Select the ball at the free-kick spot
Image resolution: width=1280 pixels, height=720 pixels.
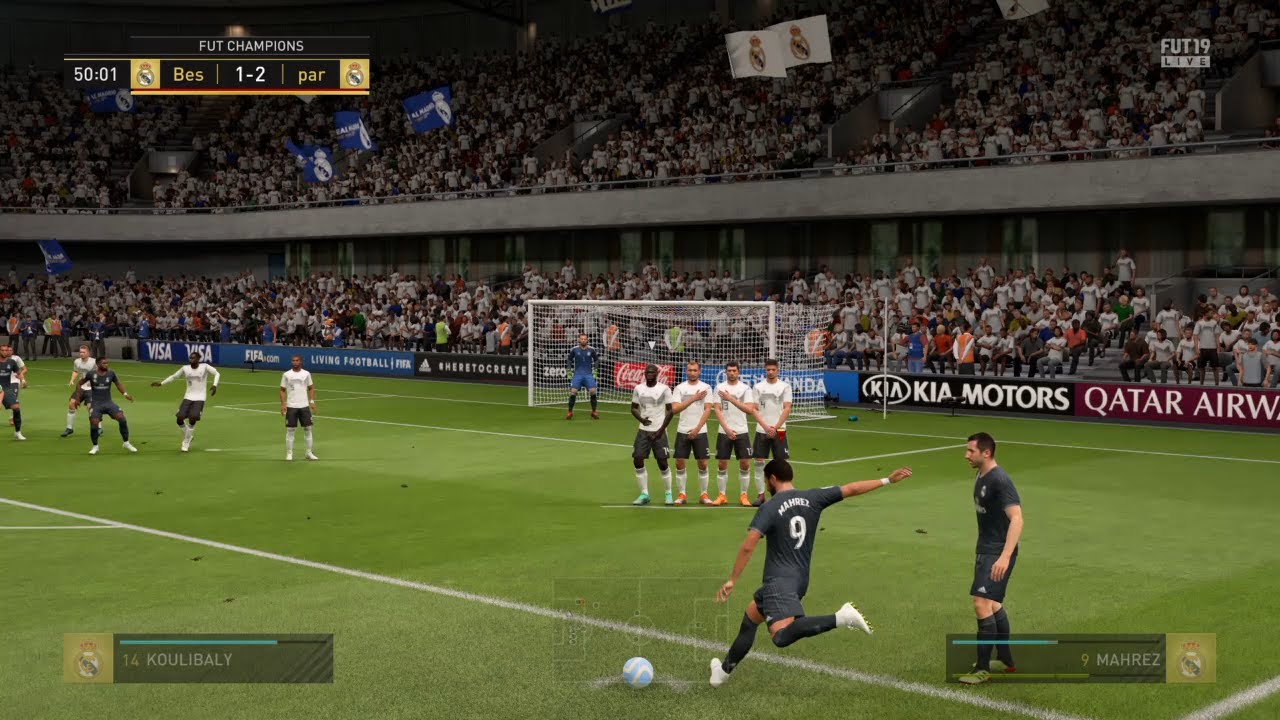coord(640,674)
